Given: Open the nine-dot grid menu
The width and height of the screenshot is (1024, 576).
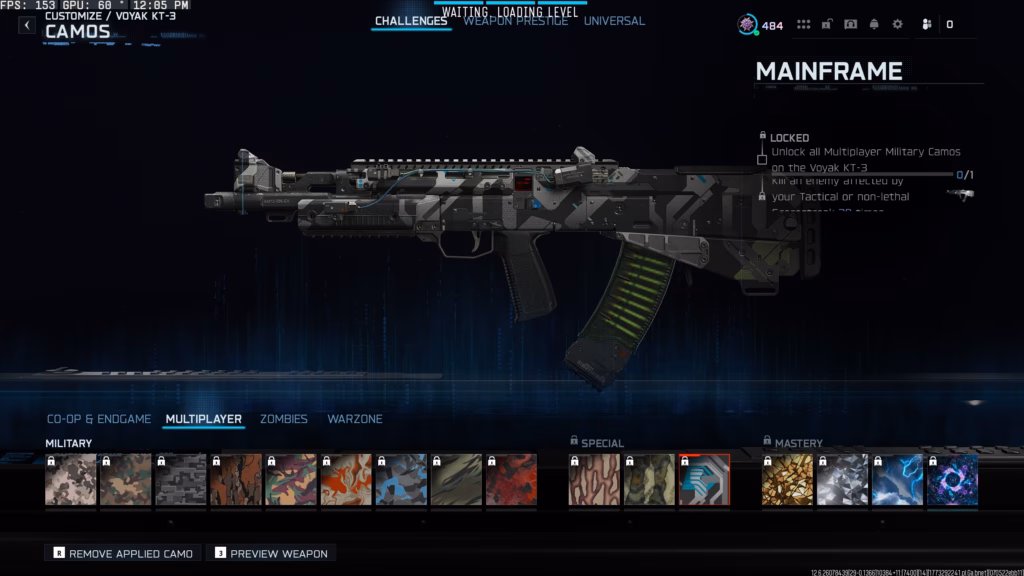Looking at the screenshot, I should pyautogui.click(x=803, y=25).
